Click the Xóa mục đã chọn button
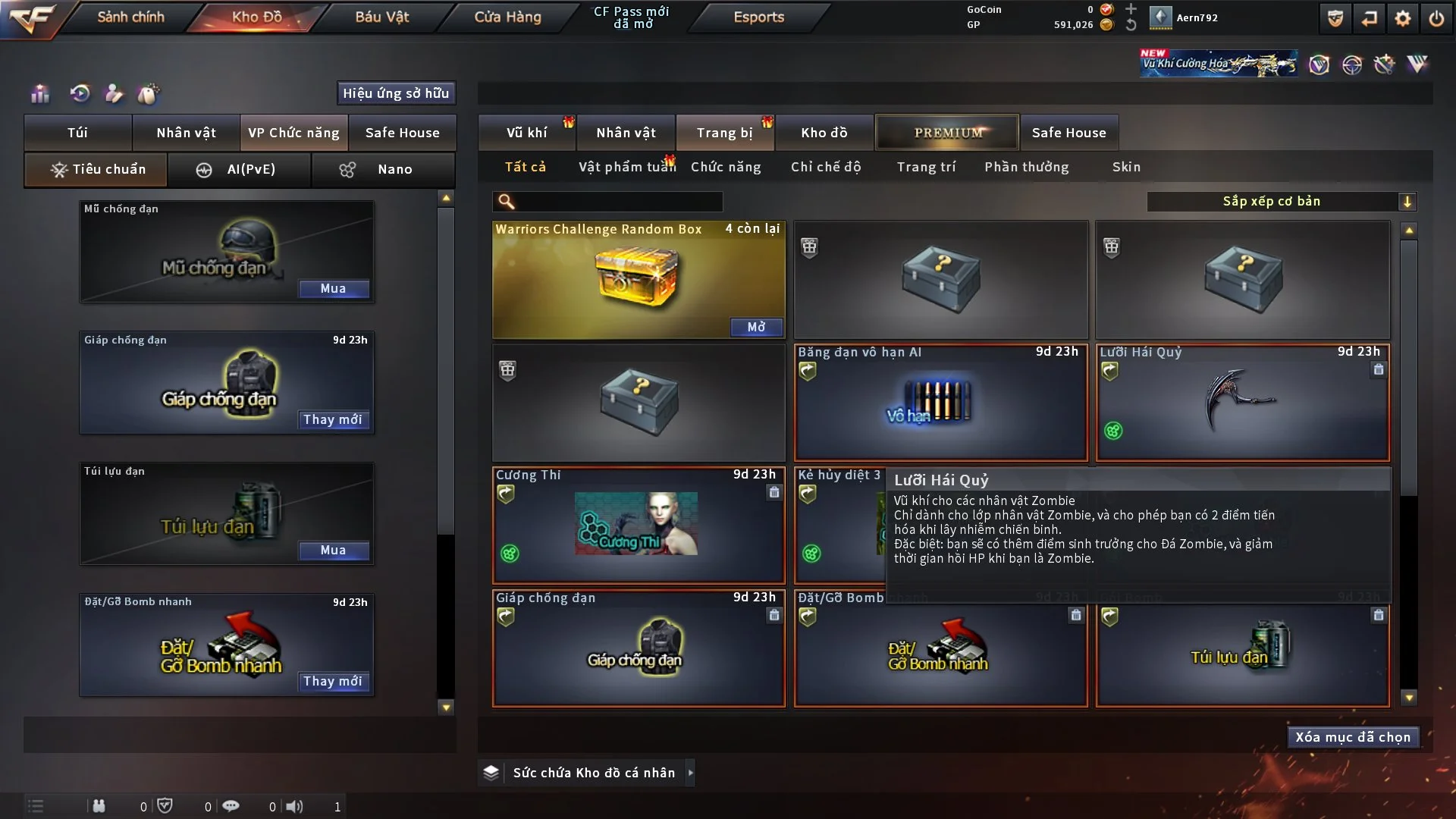The width and height of the screenshot is (1456, 819). [1353, 737]
